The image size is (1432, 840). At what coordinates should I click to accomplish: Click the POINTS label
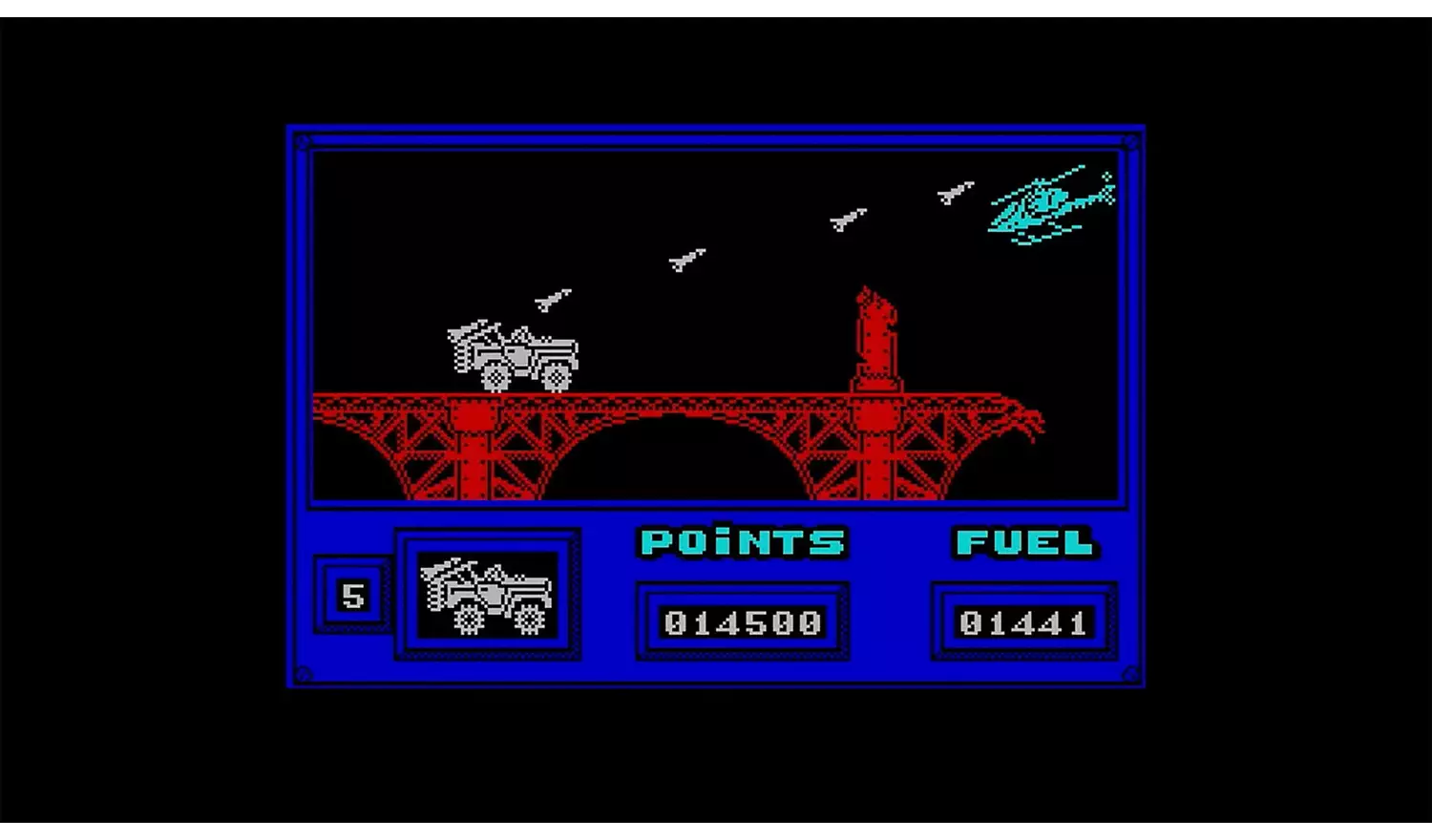[743, 542]
